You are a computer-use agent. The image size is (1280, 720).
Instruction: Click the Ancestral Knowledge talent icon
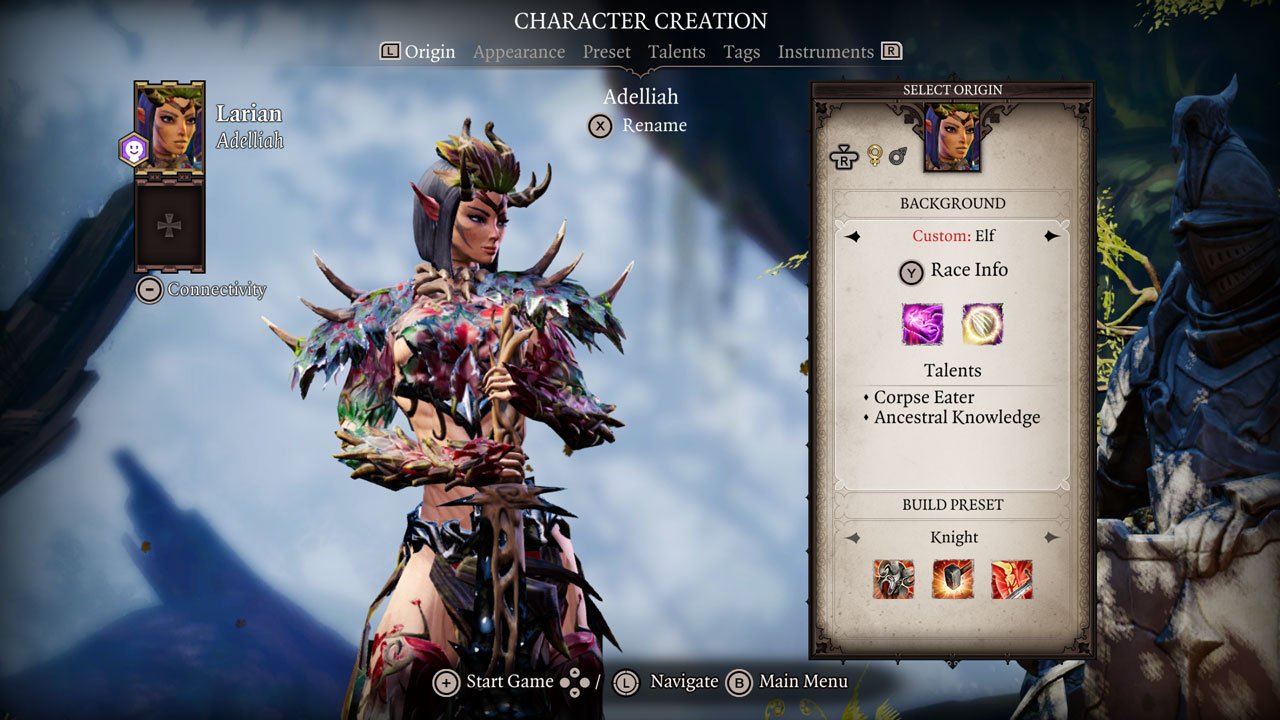(x=983, y=325)
